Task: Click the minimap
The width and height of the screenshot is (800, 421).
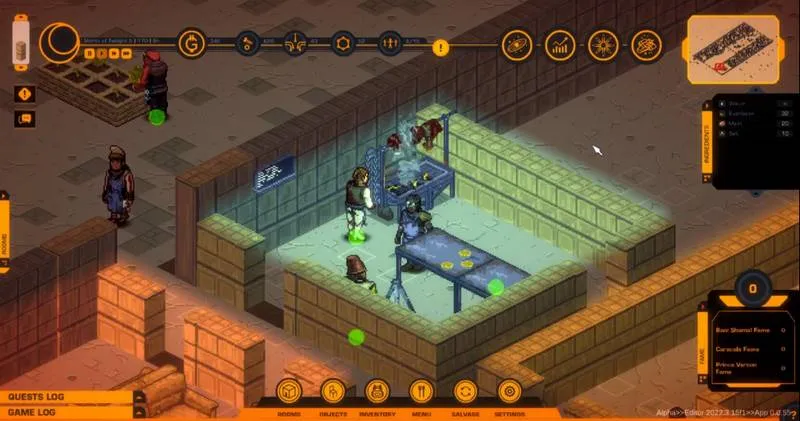Action: (x=730, y=48)
